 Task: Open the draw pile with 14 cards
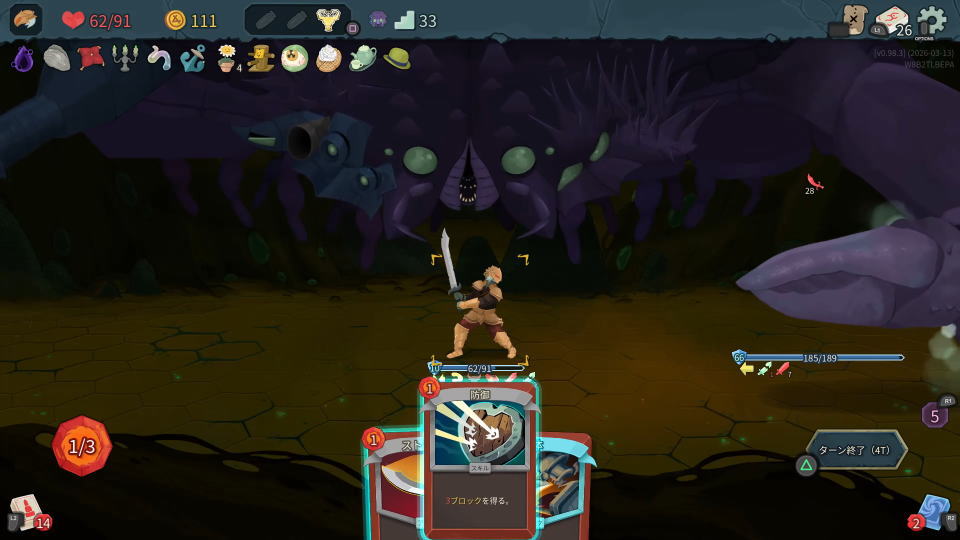(26, 510)
